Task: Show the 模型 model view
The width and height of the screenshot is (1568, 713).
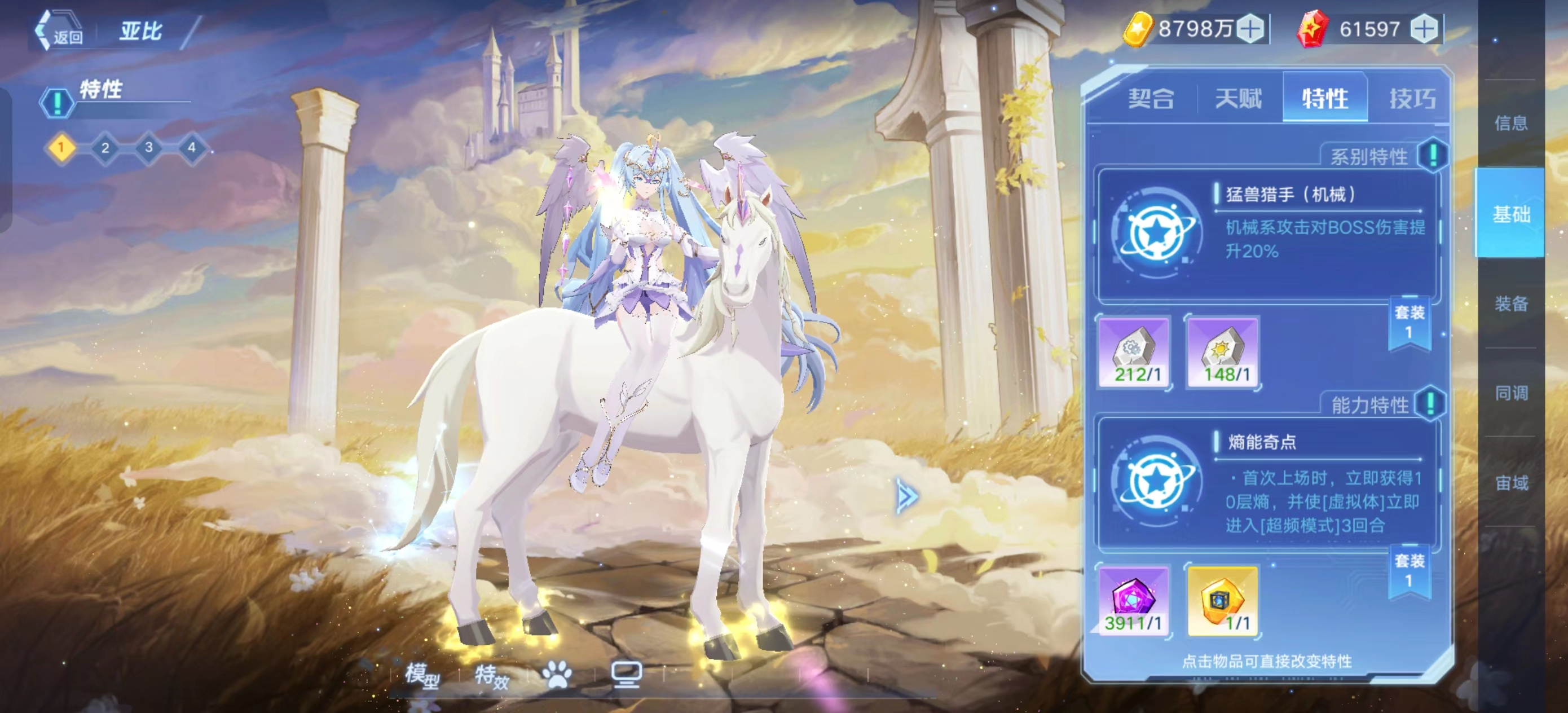Action: (422, 675)
